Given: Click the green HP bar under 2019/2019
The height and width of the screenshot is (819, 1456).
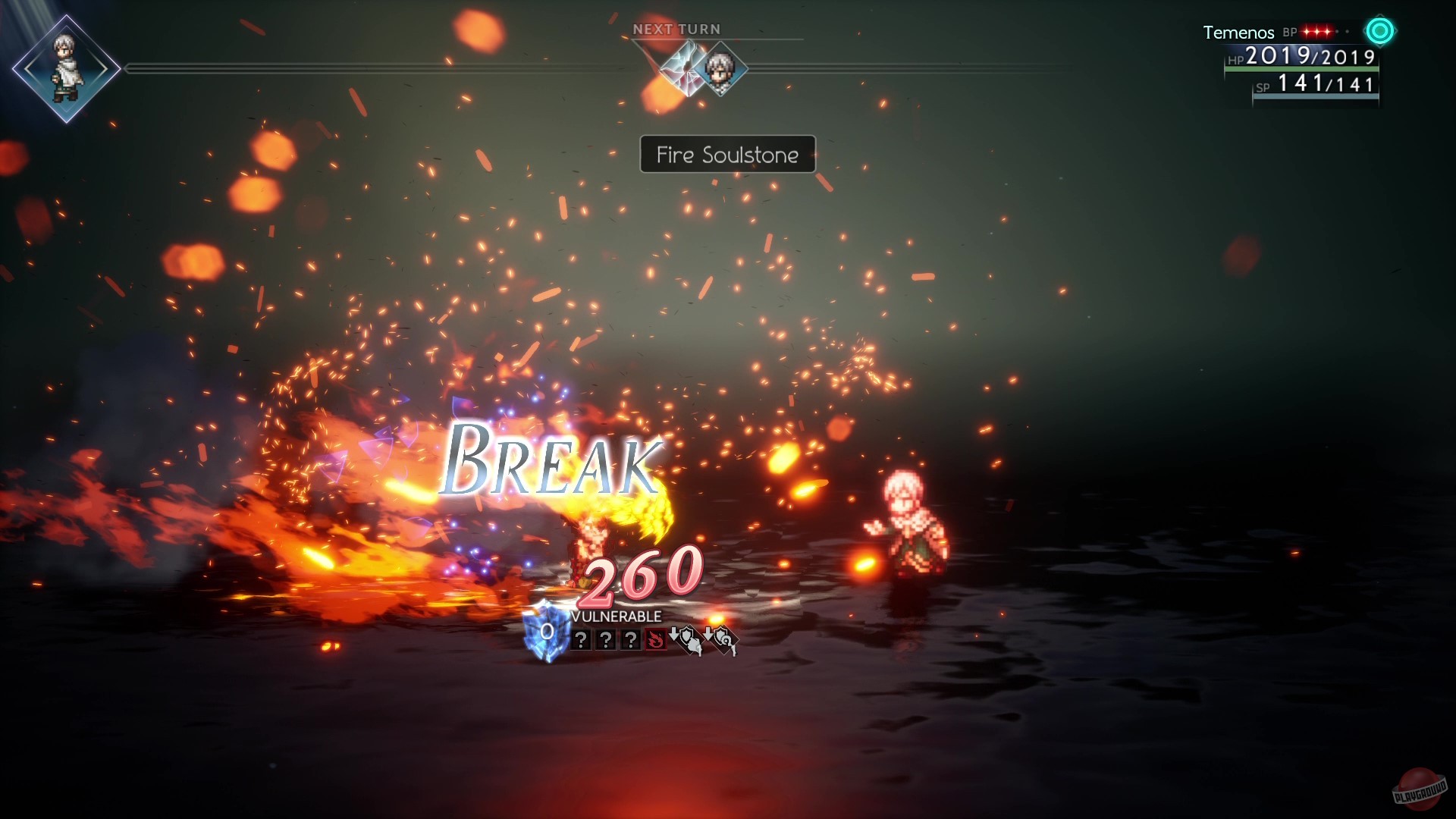Looking at the screenshot, I should pyautogui.click(x=1301, y=71).
